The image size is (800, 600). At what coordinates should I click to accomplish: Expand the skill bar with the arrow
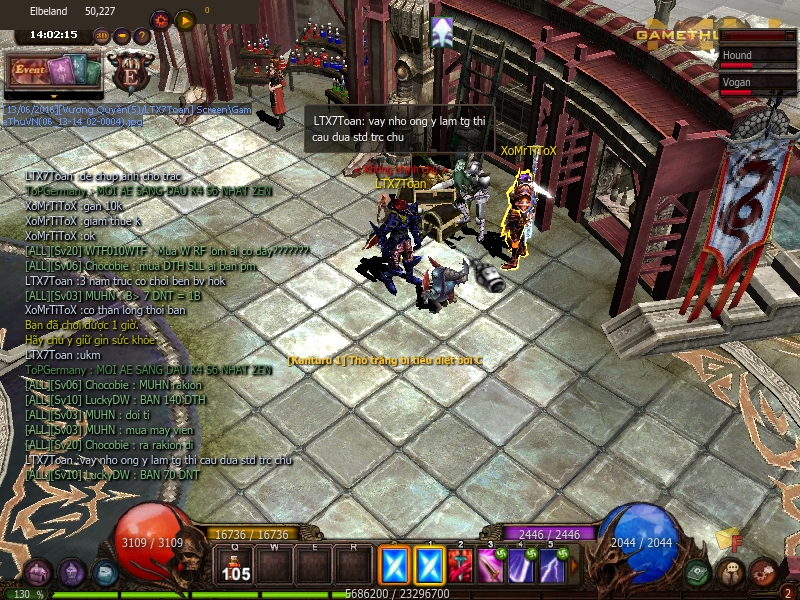574,568
